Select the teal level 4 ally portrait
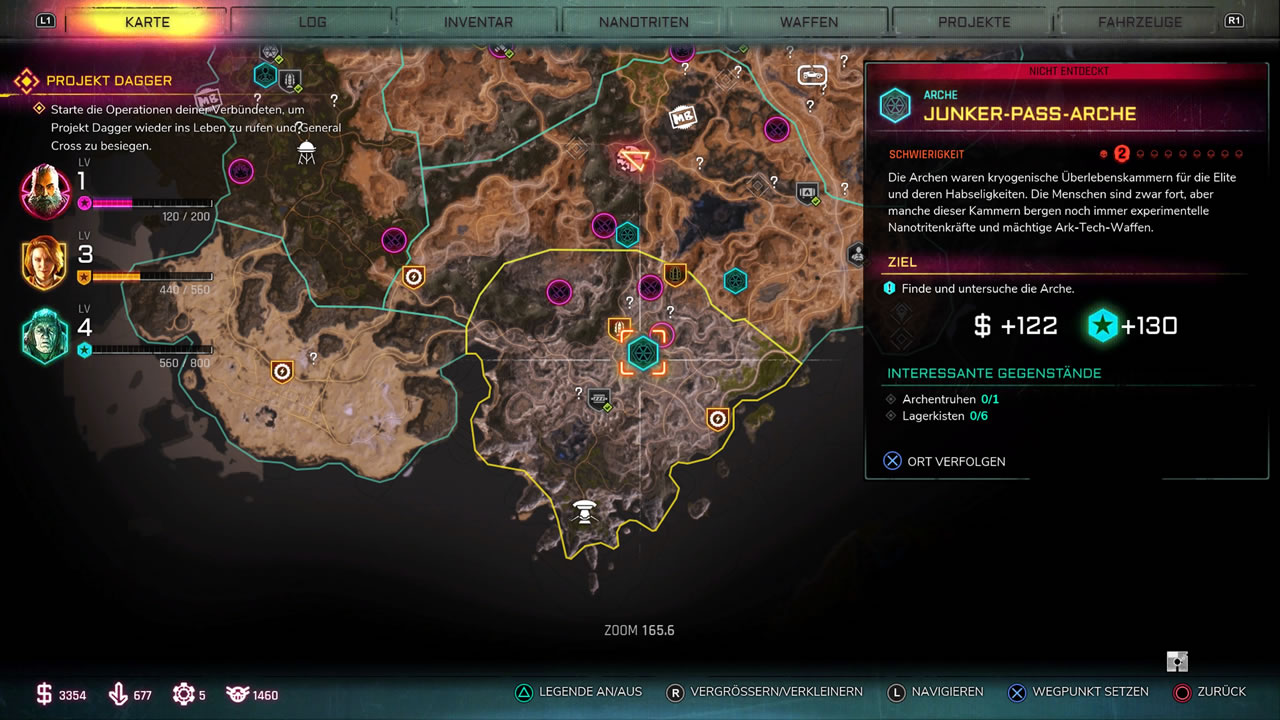1280x720 pixels. (45, 336)
